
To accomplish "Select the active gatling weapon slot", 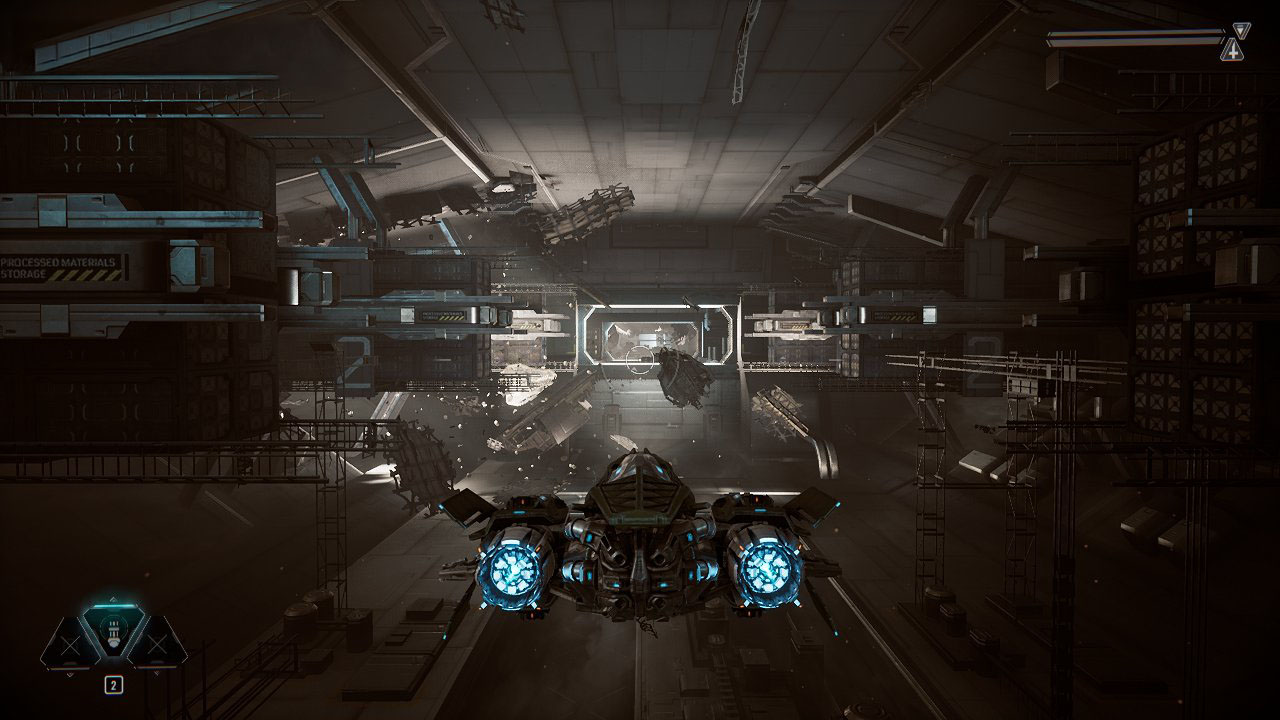I will coord(113,634).
